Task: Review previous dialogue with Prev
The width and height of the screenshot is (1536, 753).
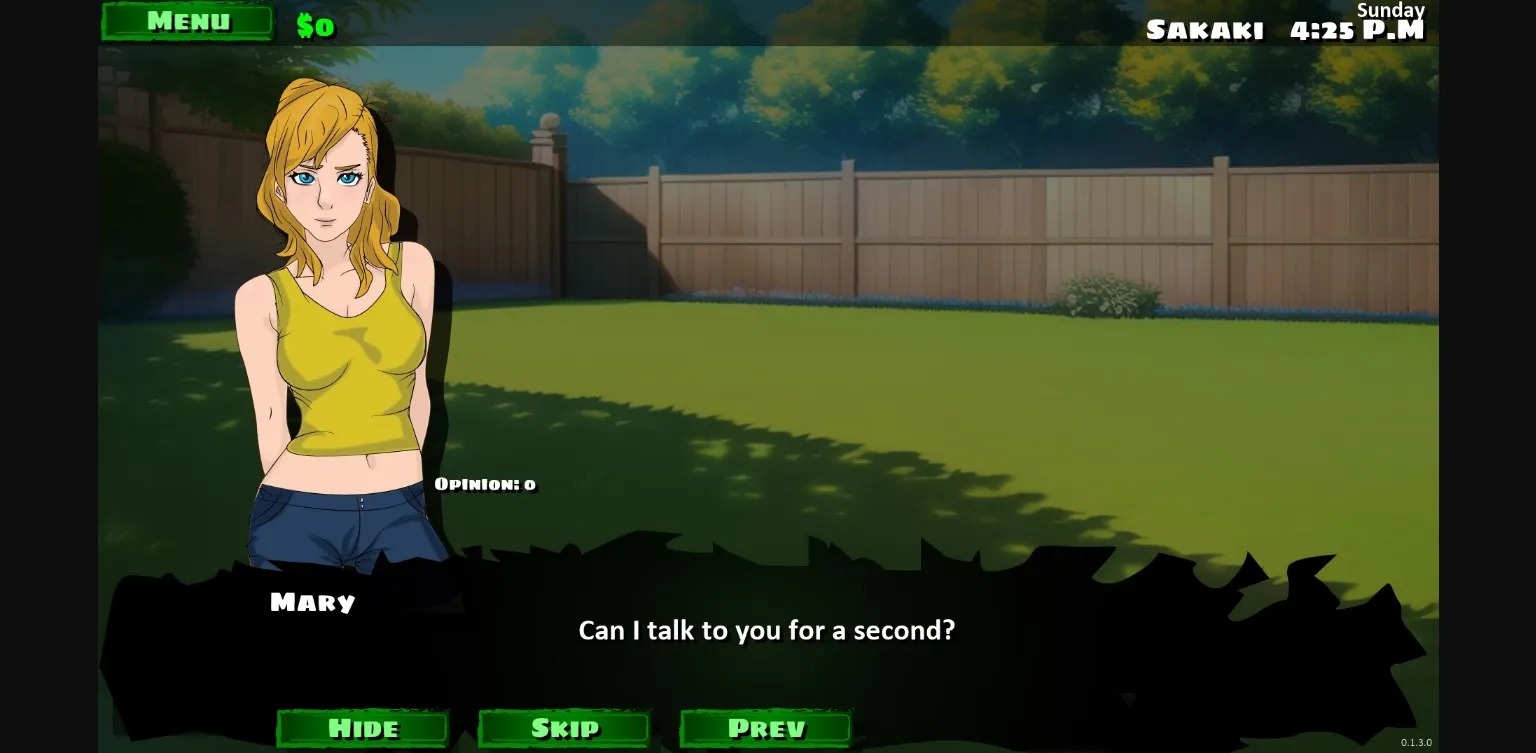Action: [765, 728]
